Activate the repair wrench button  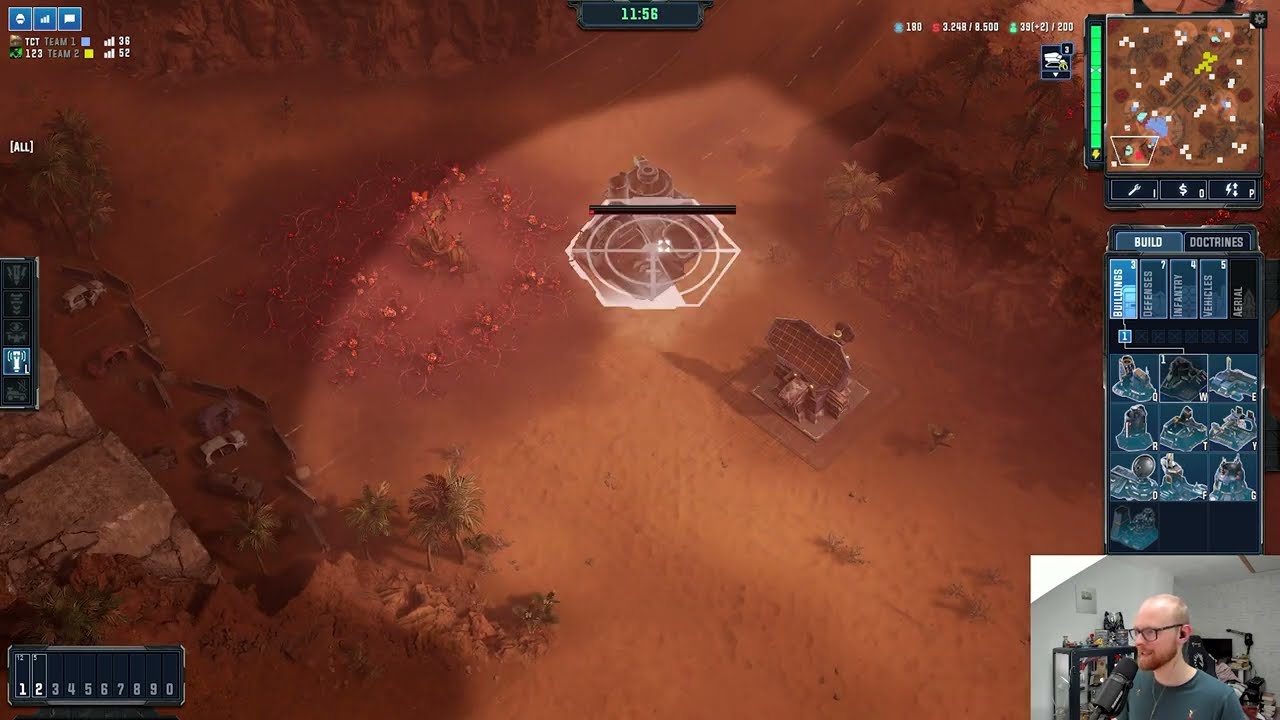[x=1134, y=190]
